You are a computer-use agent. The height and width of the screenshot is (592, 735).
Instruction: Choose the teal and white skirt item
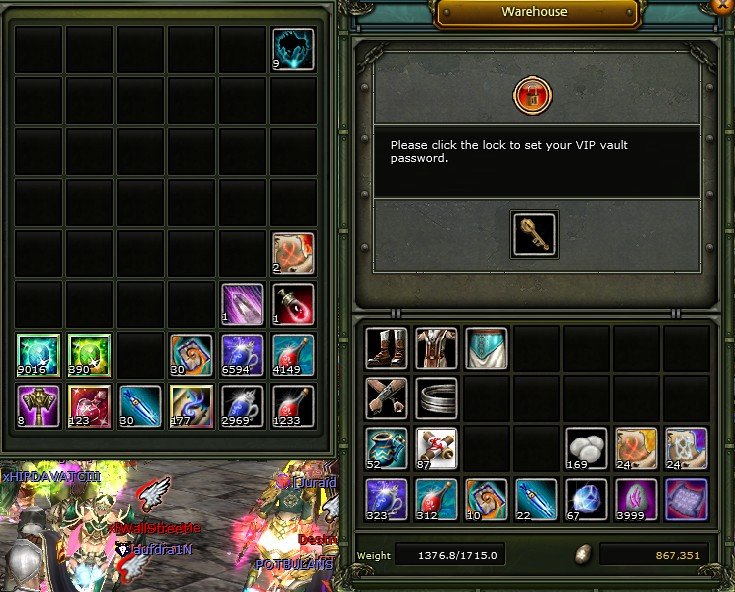tap(486, 348)
